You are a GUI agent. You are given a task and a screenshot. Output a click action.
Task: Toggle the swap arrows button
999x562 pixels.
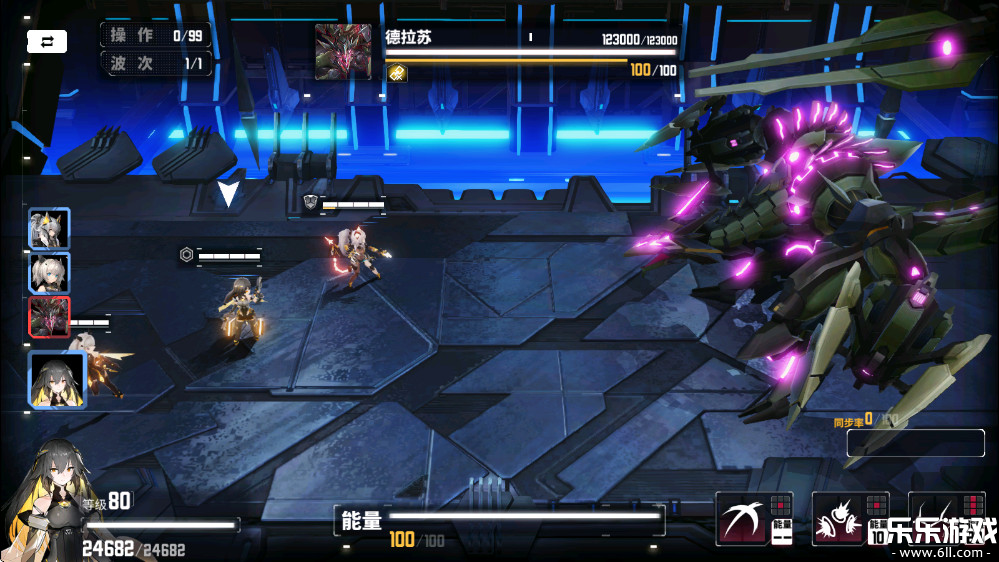click(47, 41)
